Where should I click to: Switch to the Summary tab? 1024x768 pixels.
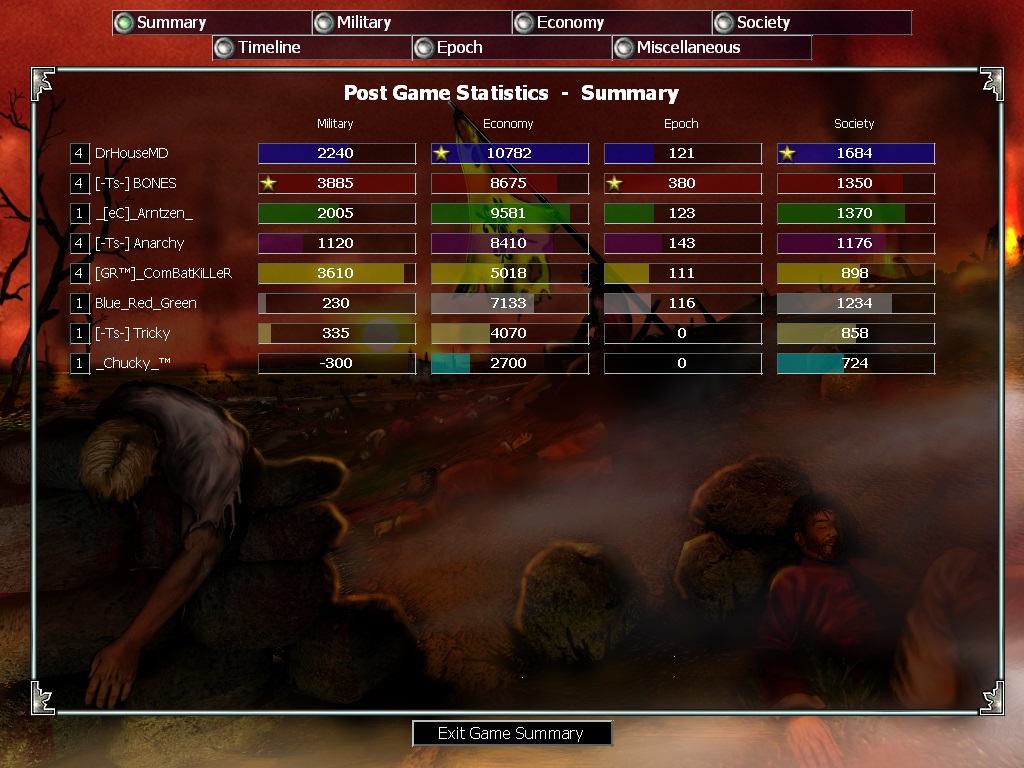211,23
